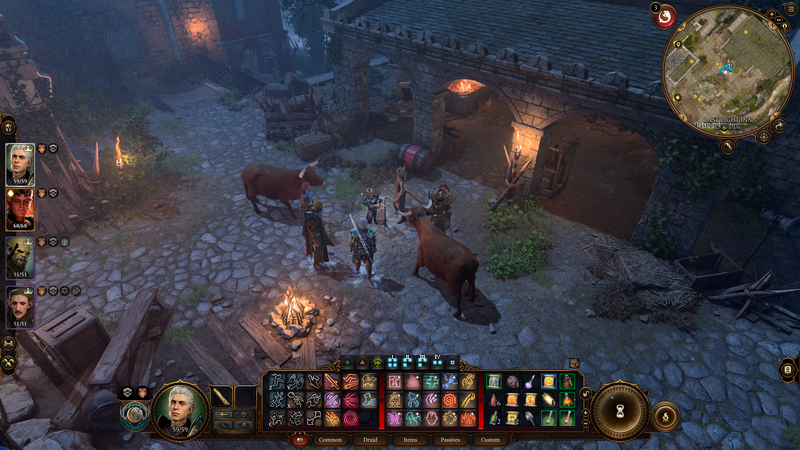Screen dimensions: 800x450
Task: Switch to the Items hotbar tab
Action: 410,440
